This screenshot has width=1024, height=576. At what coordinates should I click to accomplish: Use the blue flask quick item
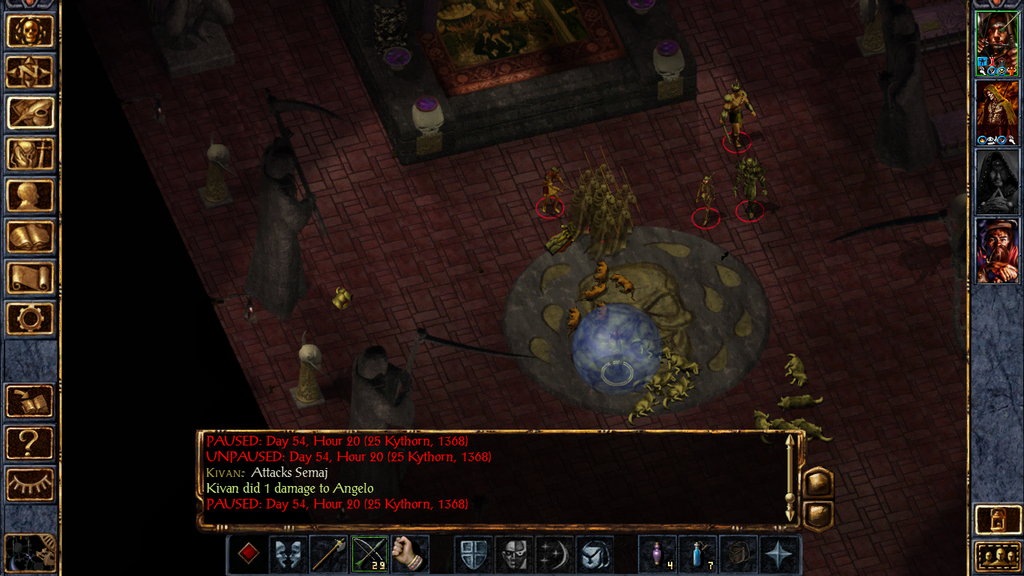point(697,553)
